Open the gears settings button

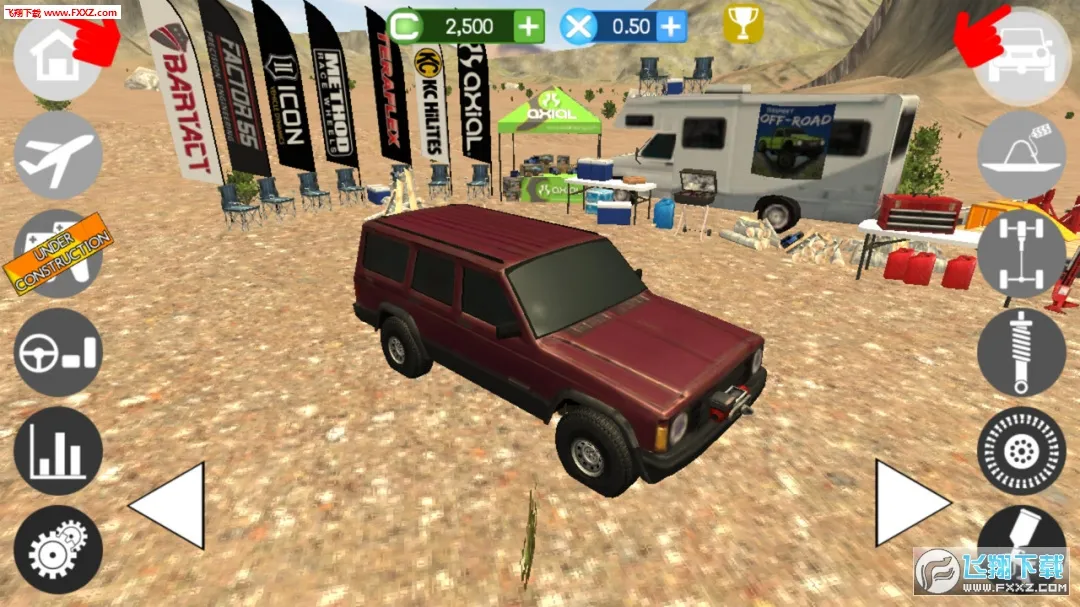(58, 549)
